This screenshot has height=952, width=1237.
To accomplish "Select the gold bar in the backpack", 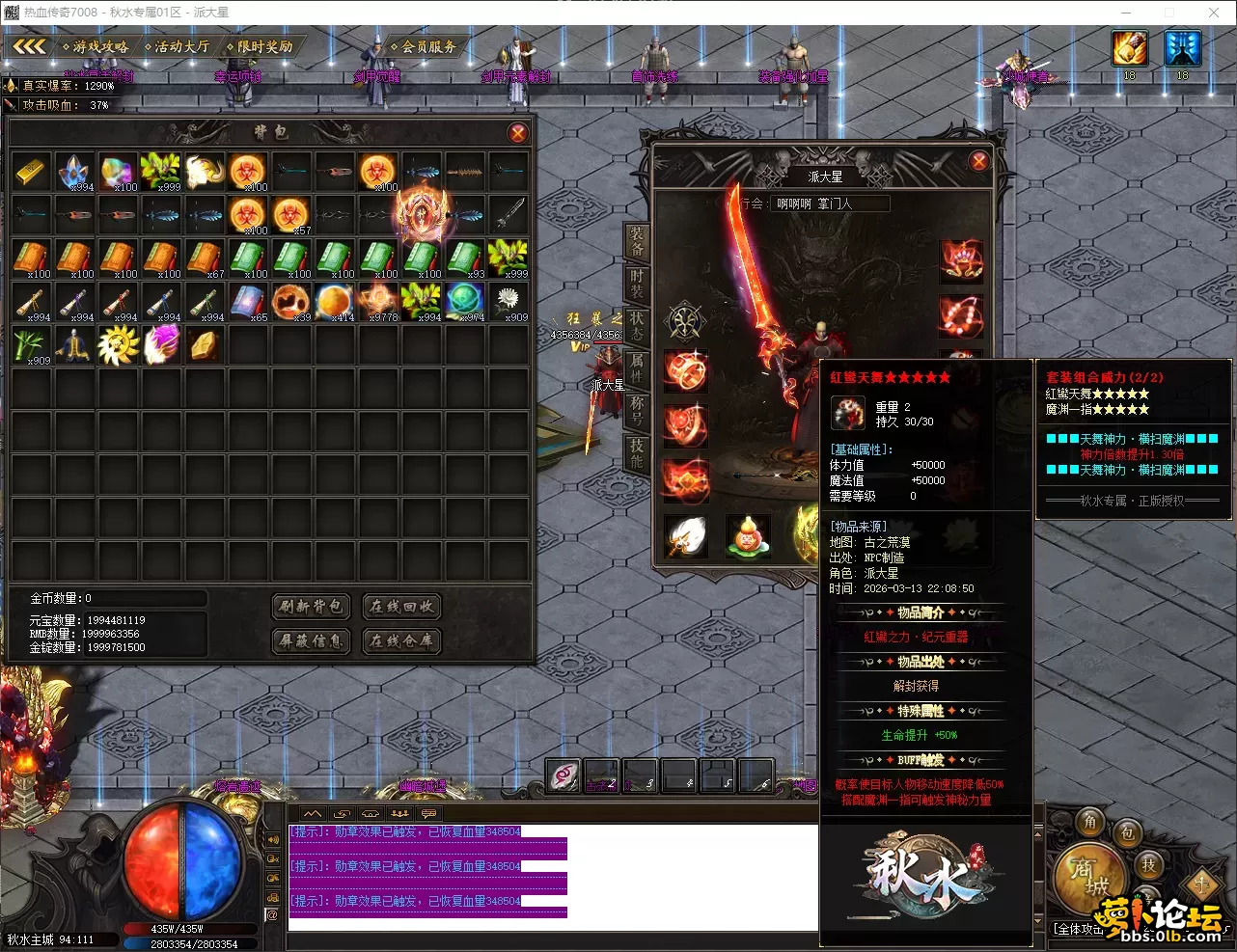I will pos(32,171).
